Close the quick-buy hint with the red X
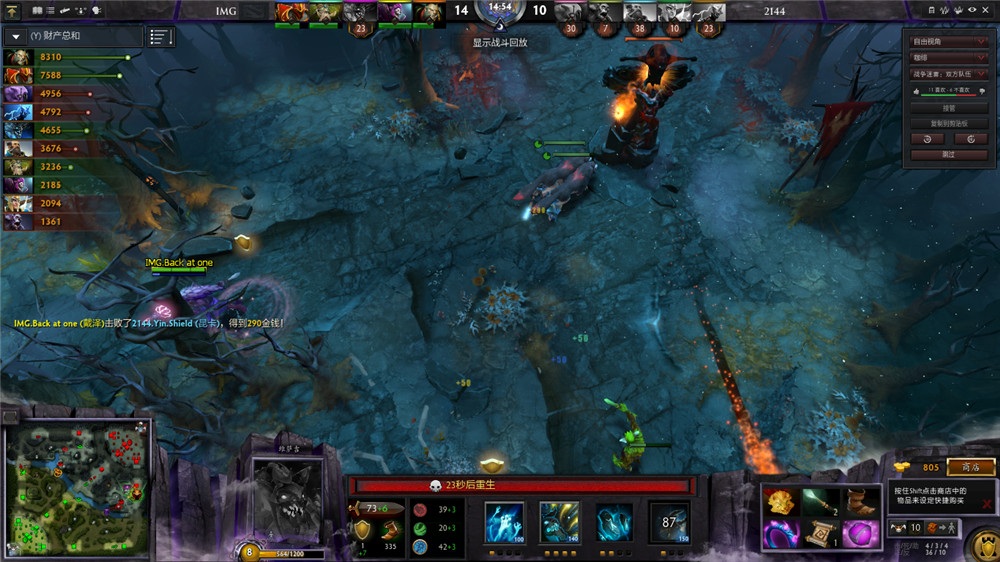1000x562 pixels. tap(987, 504)
